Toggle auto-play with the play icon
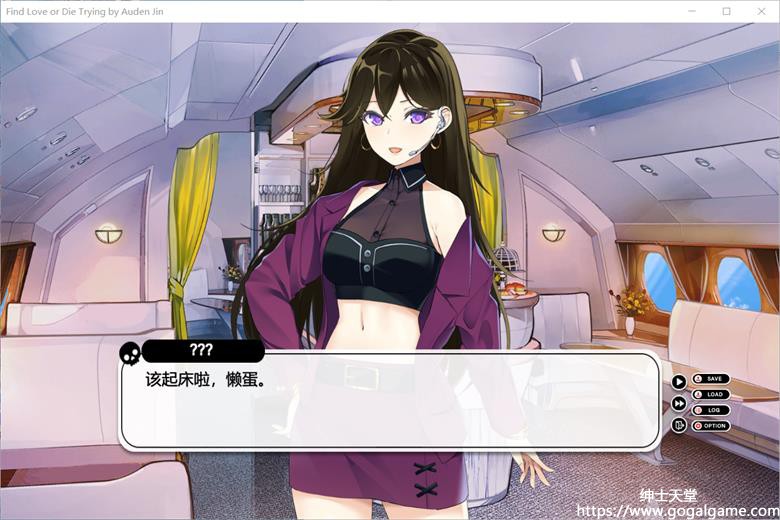 click(x=679, y=381)
